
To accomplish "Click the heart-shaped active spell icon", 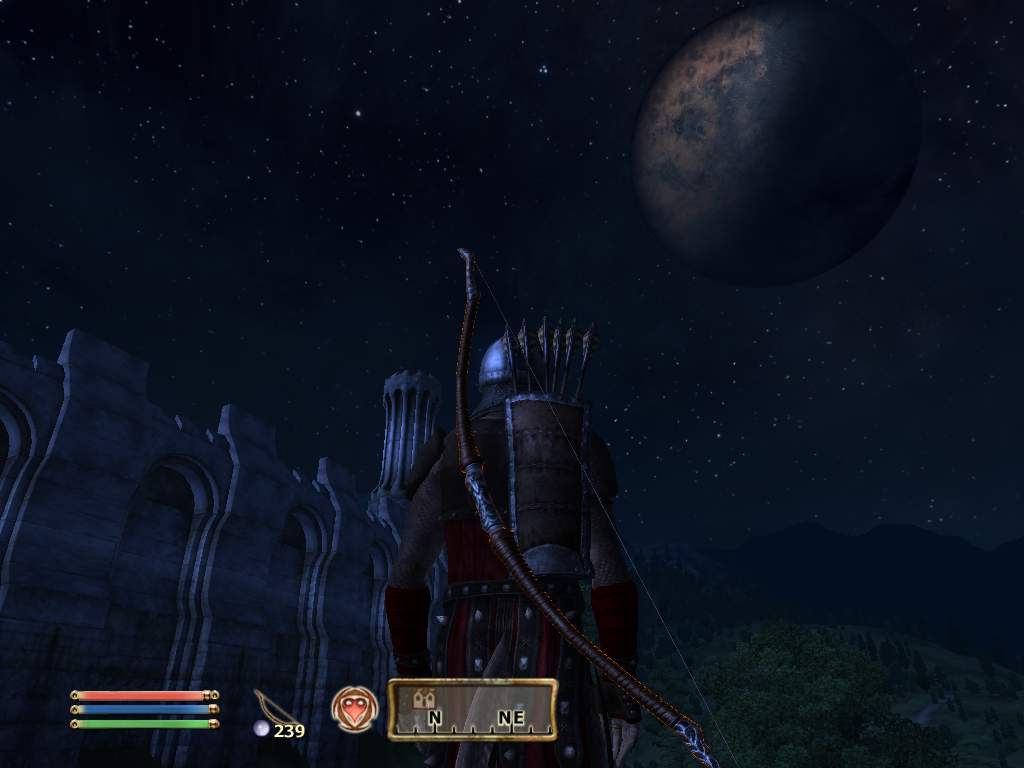I will pos(353,708).
